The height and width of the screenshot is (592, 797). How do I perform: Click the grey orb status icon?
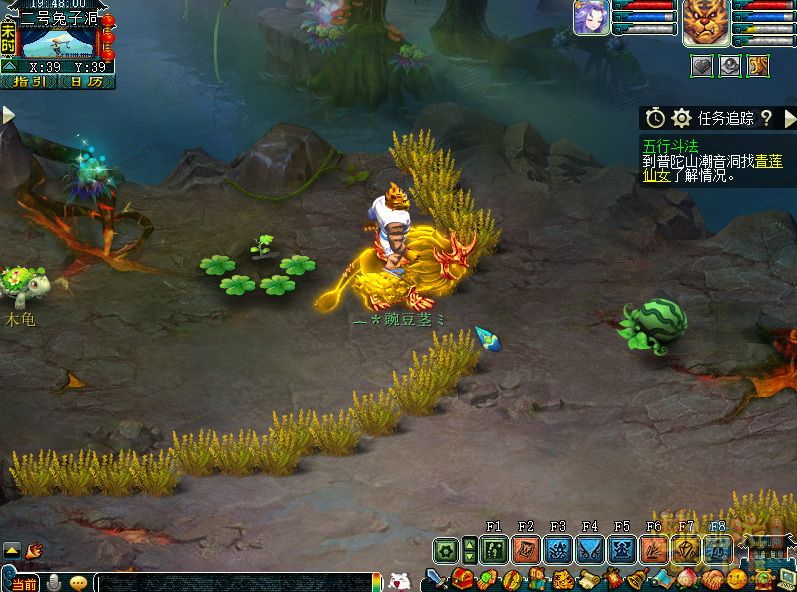731,66
